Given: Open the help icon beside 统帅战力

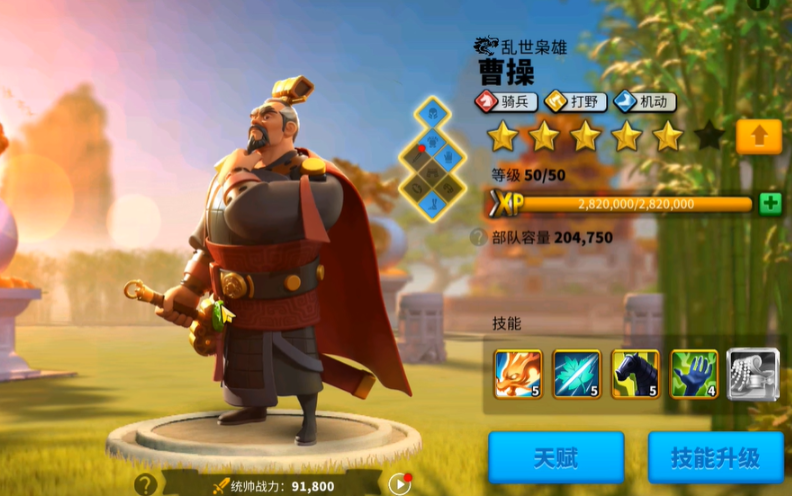Looking at the screenshot, I should [x=146, y=484].
